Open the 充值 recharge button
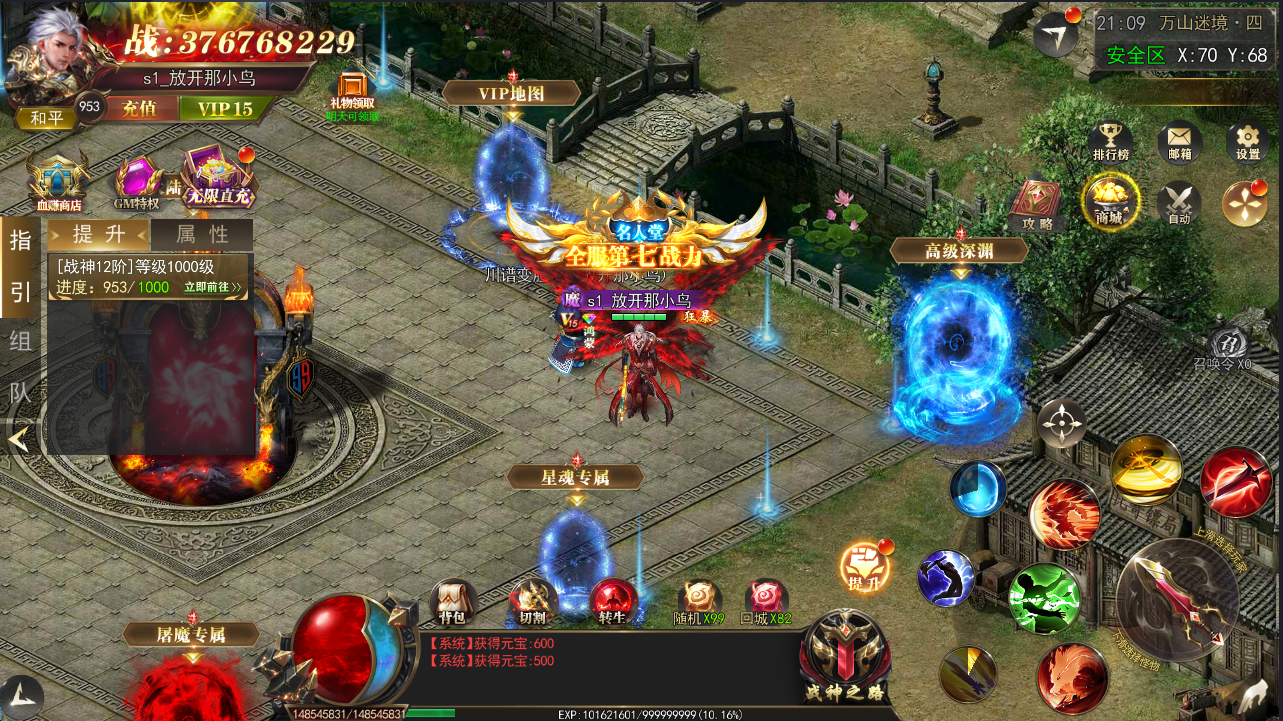Viewport: 1283px width, 721px height. coord(139,108)
